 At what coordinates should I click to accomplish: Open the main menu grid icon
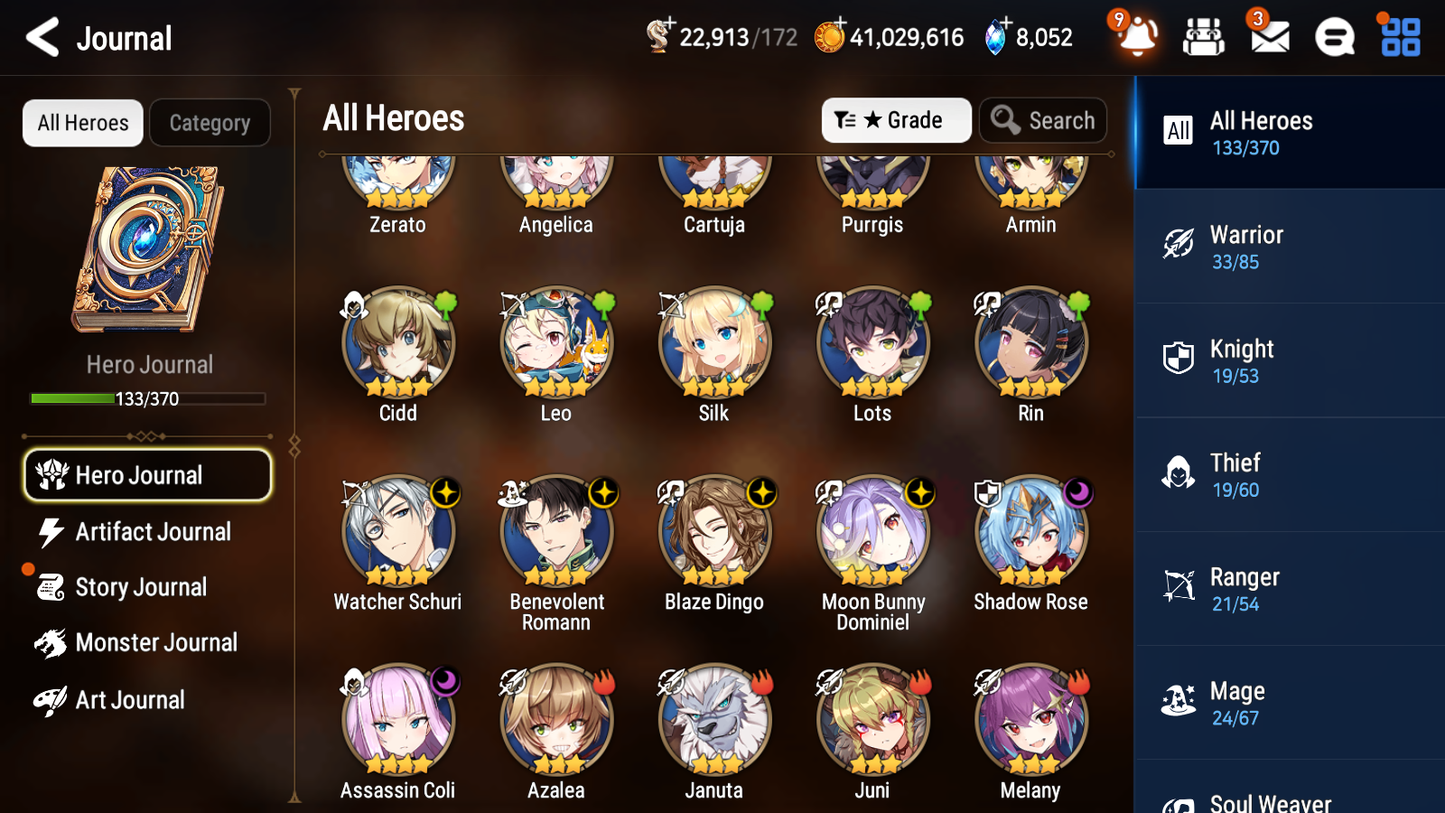[x=1399, y=36]
